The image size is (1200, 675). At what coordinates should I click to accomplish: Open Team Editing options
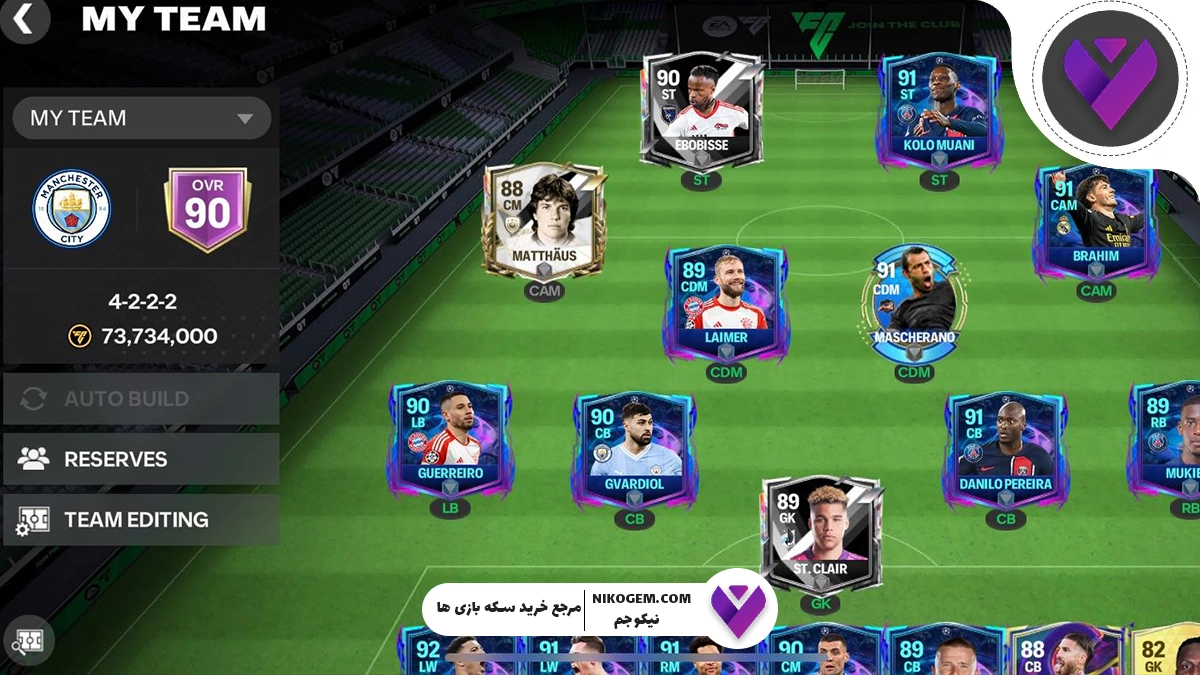pyautogui.click(x=141, y=520)
